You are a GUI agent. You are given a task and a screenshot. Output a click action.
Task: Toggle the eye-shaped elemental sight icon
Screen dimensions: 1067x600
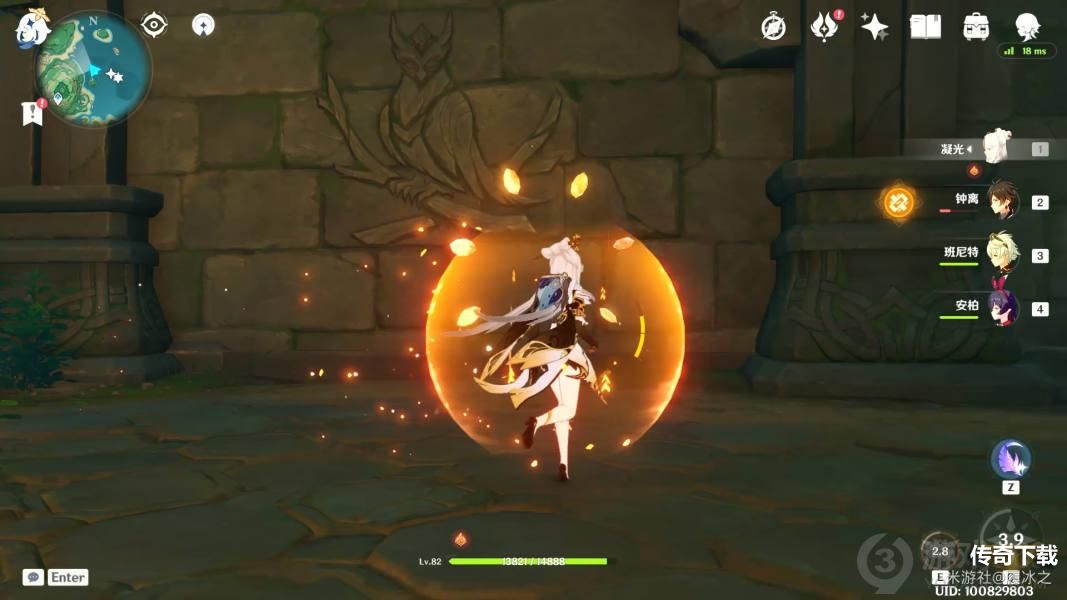click(x=154, y=24)
